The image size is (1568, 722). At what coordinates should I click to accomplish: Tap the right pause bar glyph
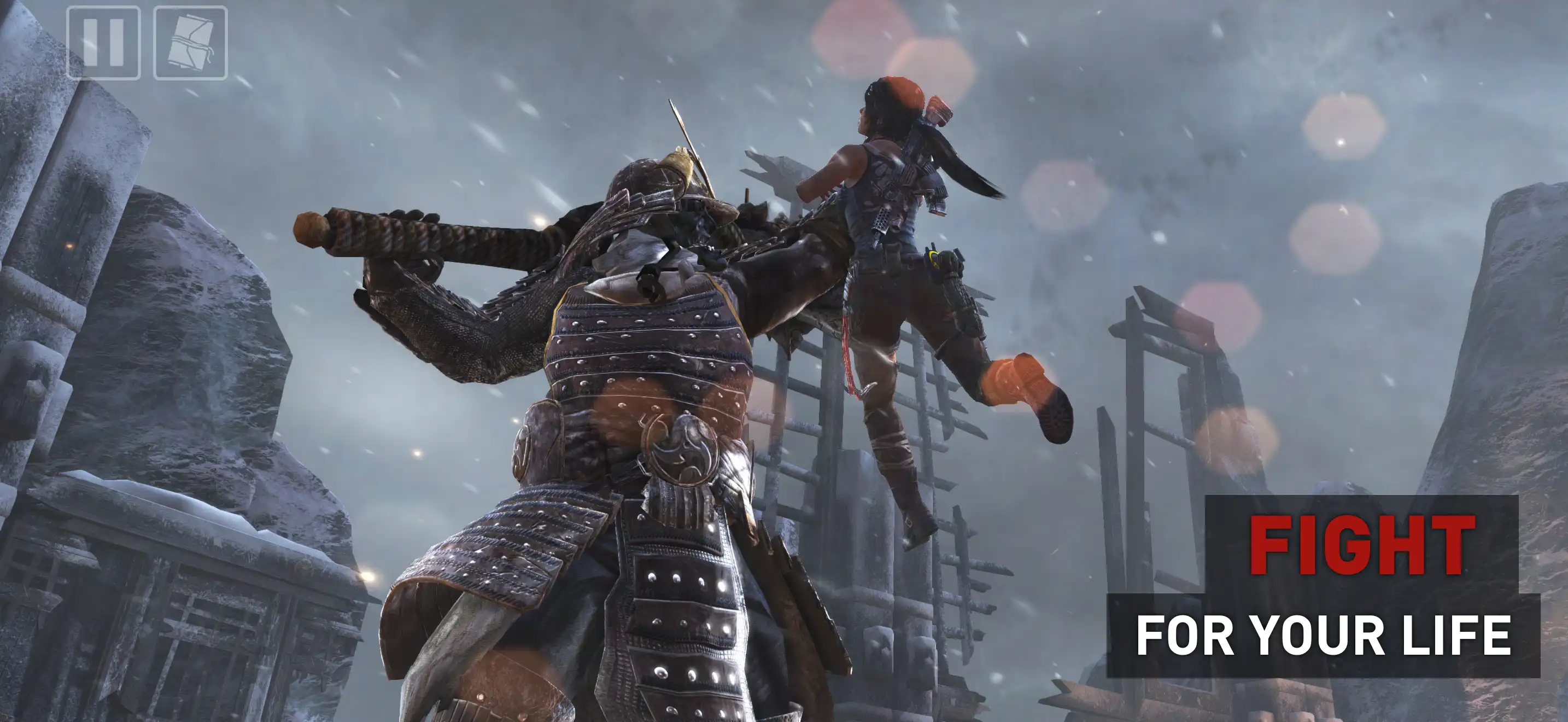[116, 42]
